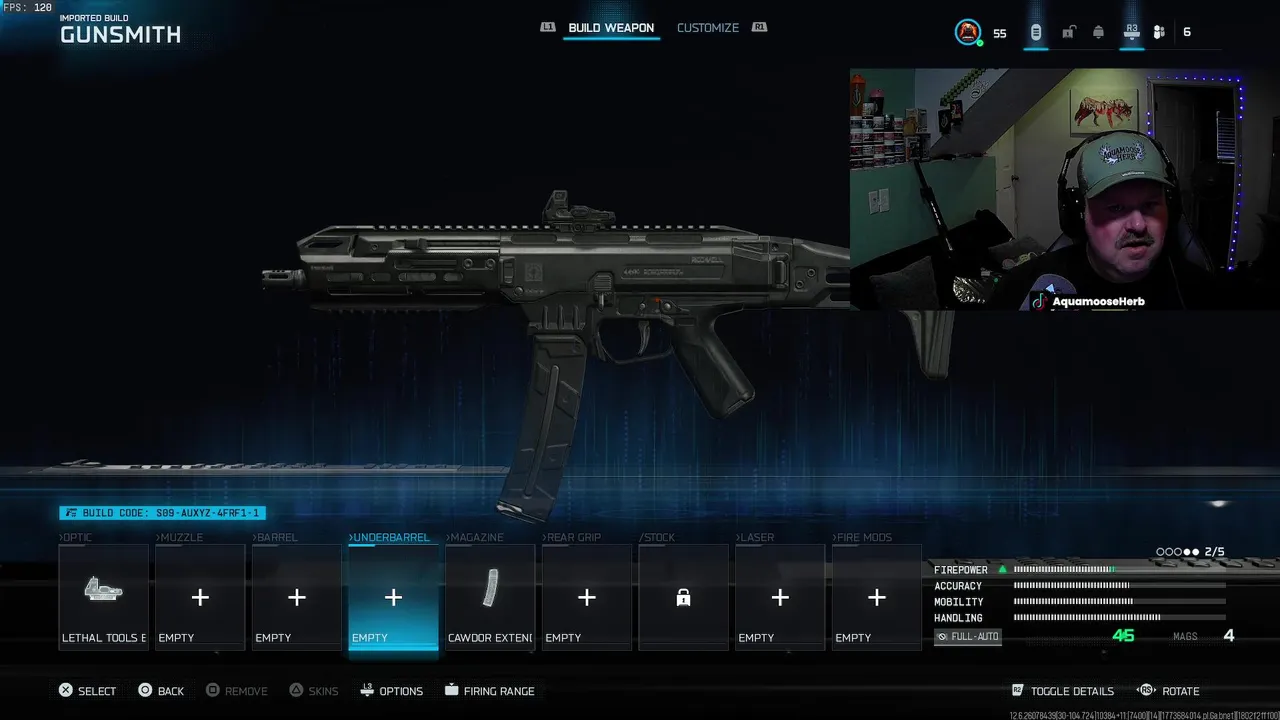Click the locked Stock slot
This screenshot has height=720, width=1280.
click(x=683, y=597)
